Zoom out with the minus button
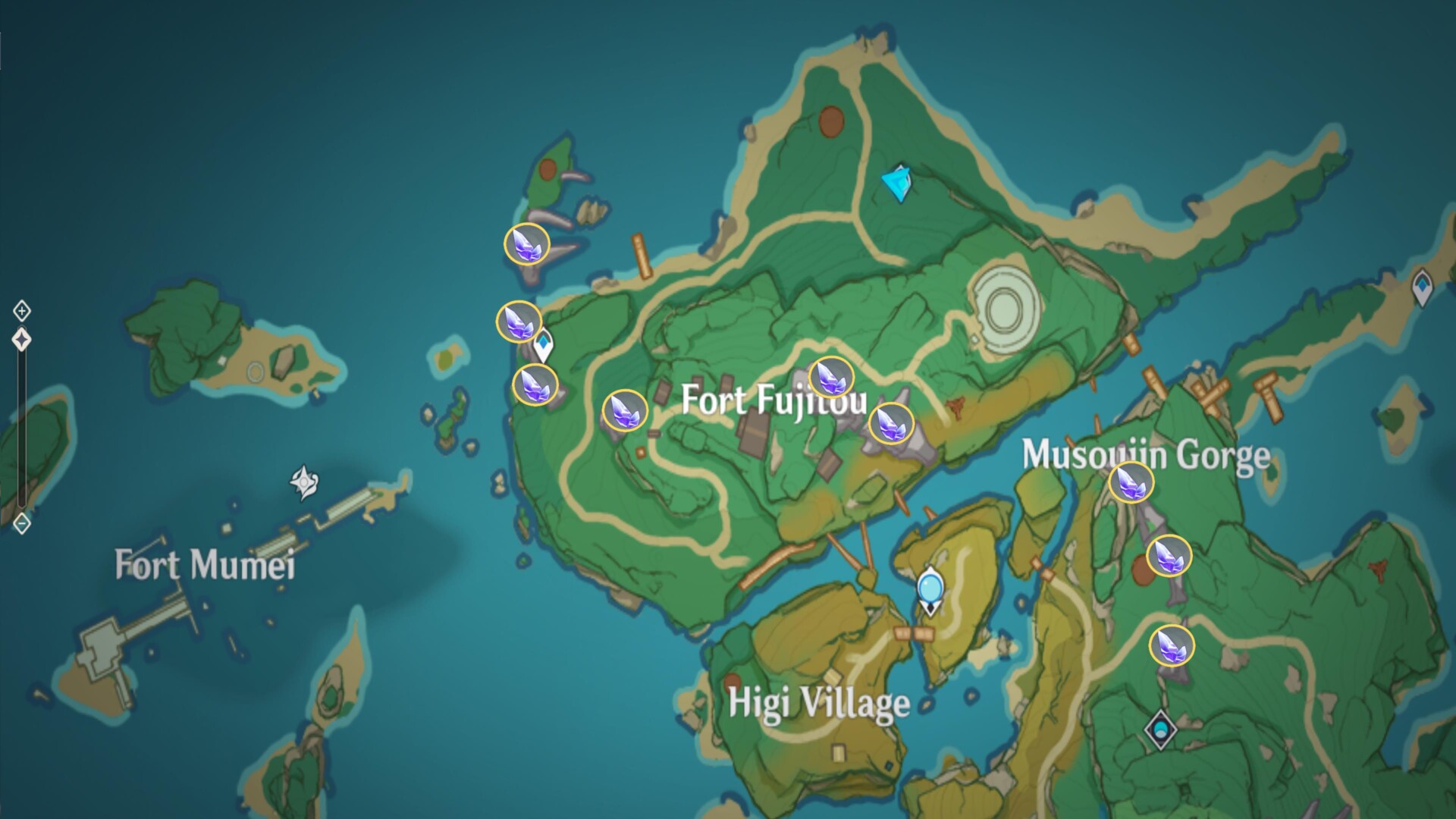The image size is (1456, 819). (22, 523)
